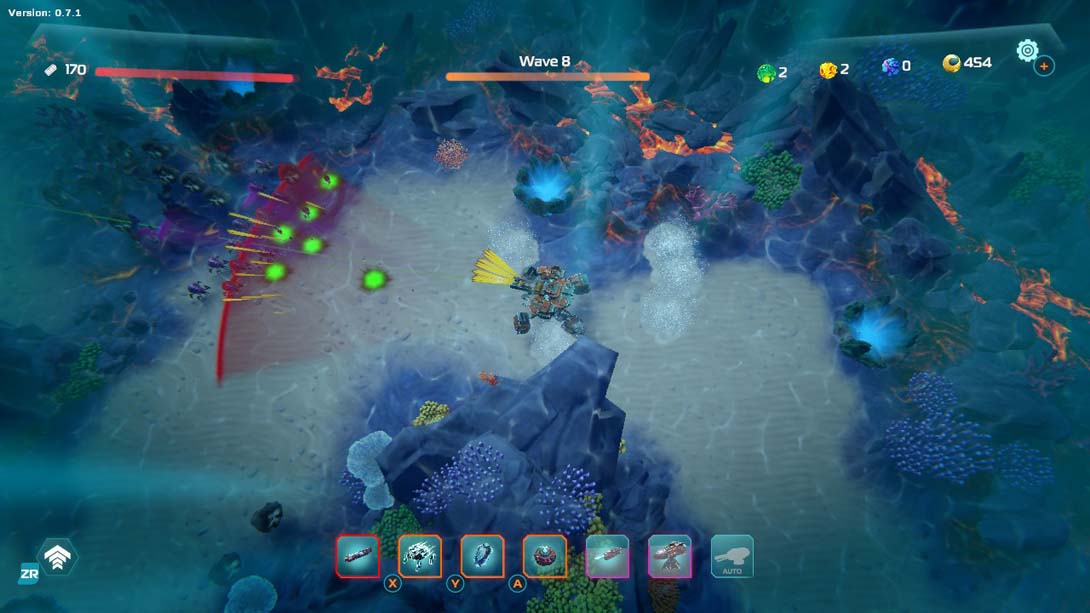Select the round dome mine slot
This screenshot has height=613, width=1090.
coord(544,557)
